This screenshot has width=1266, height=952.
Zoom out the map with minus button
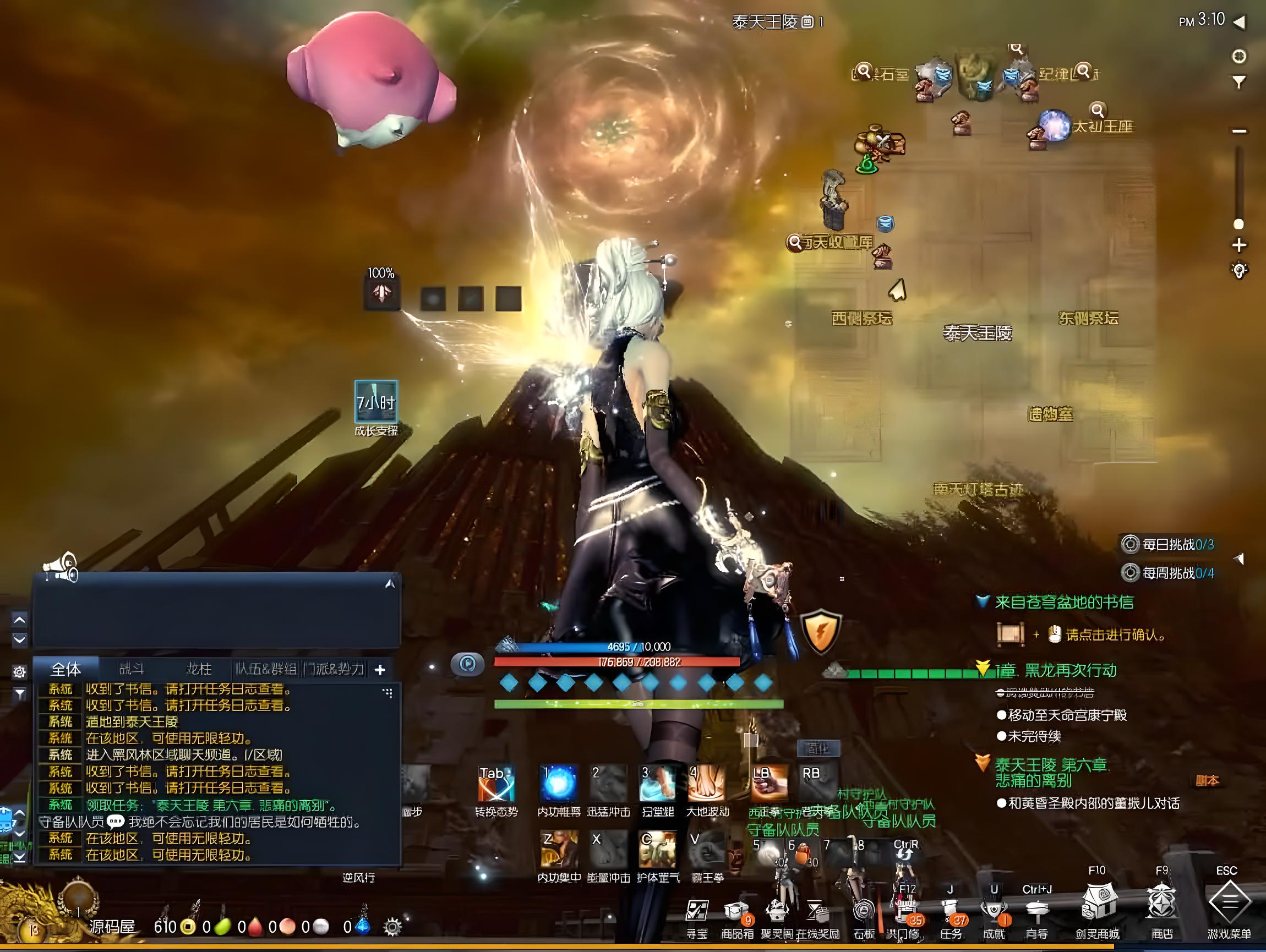pyautogui.click(x=1239, y=131)
